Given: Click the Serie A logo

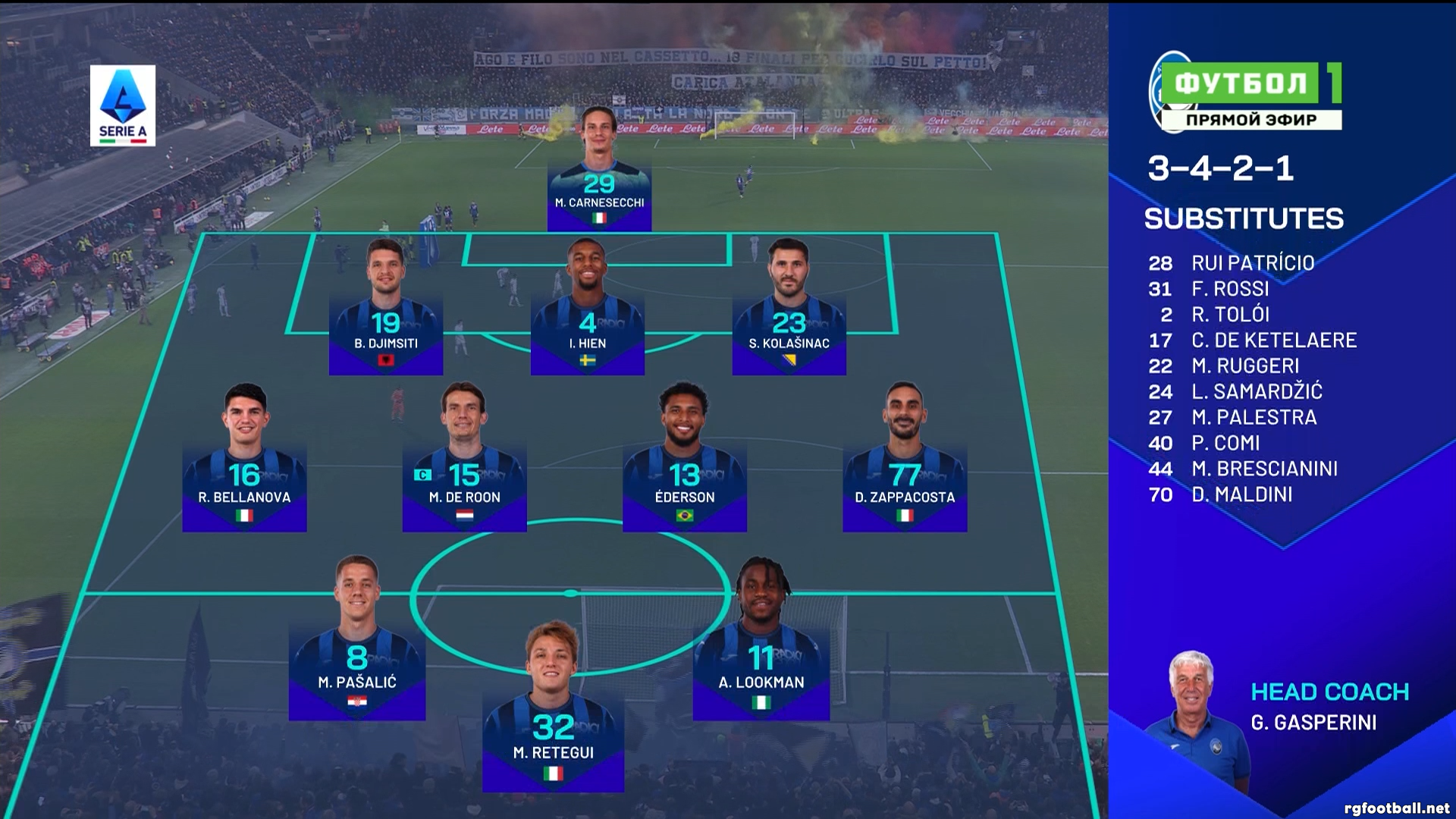Looking at the screenshot, I should [123, 105].
